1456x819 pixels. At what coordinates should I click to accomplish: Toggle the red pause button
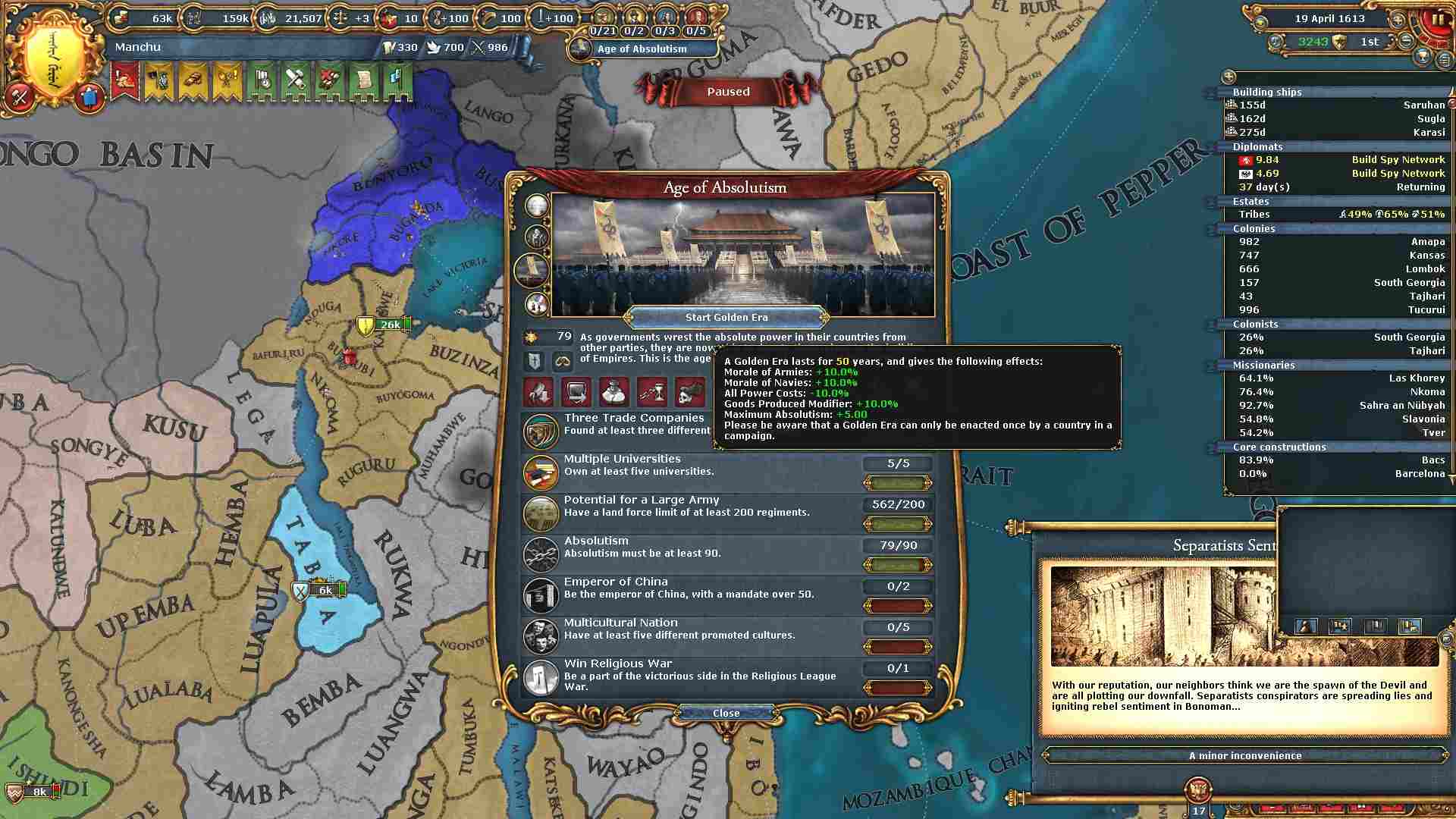click(1437, 20)
